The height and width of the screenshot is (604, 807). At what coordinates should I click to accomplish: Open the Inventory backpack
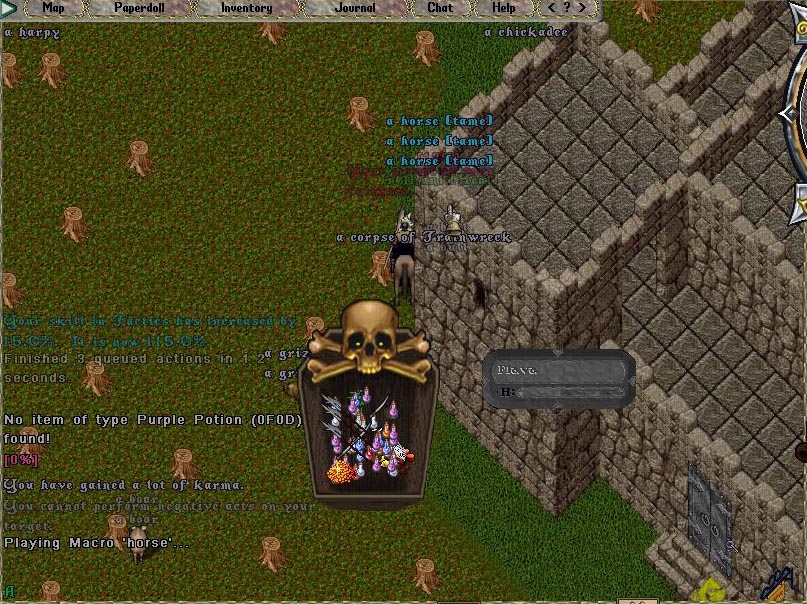coord(246,8)
